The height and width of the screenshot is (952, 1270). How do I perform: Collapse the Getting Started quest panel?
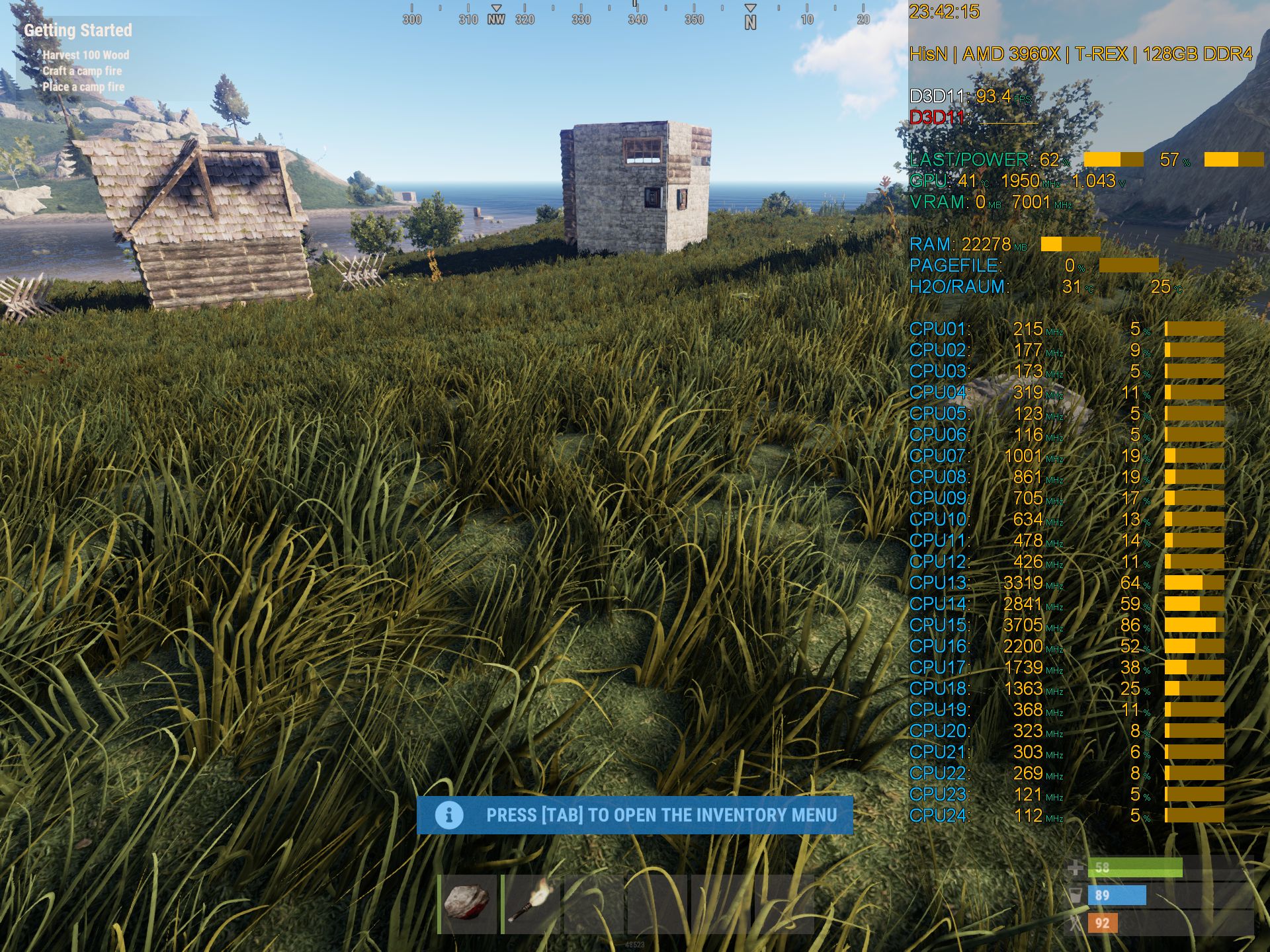[x=79, y=30]
